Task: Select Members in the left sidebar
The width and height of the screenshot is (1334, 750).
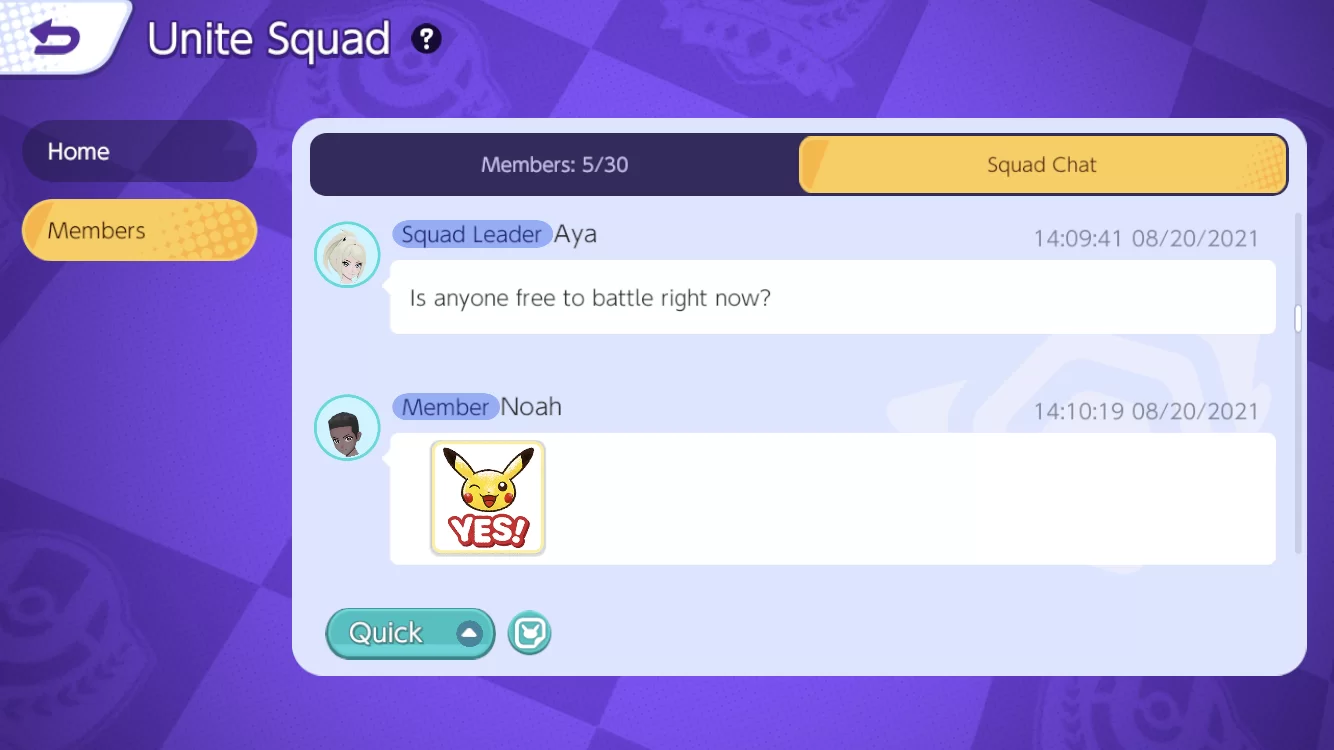Action: coord(139,230)
